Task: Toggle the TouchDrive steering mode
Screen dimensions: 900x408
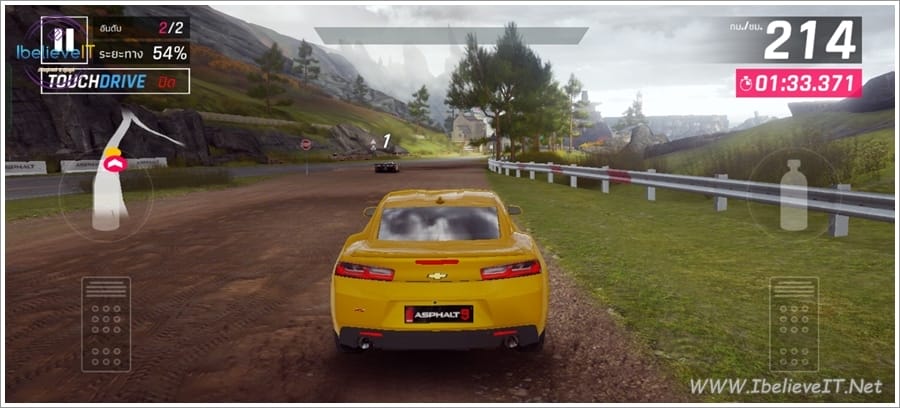Action: coord(115,81)
